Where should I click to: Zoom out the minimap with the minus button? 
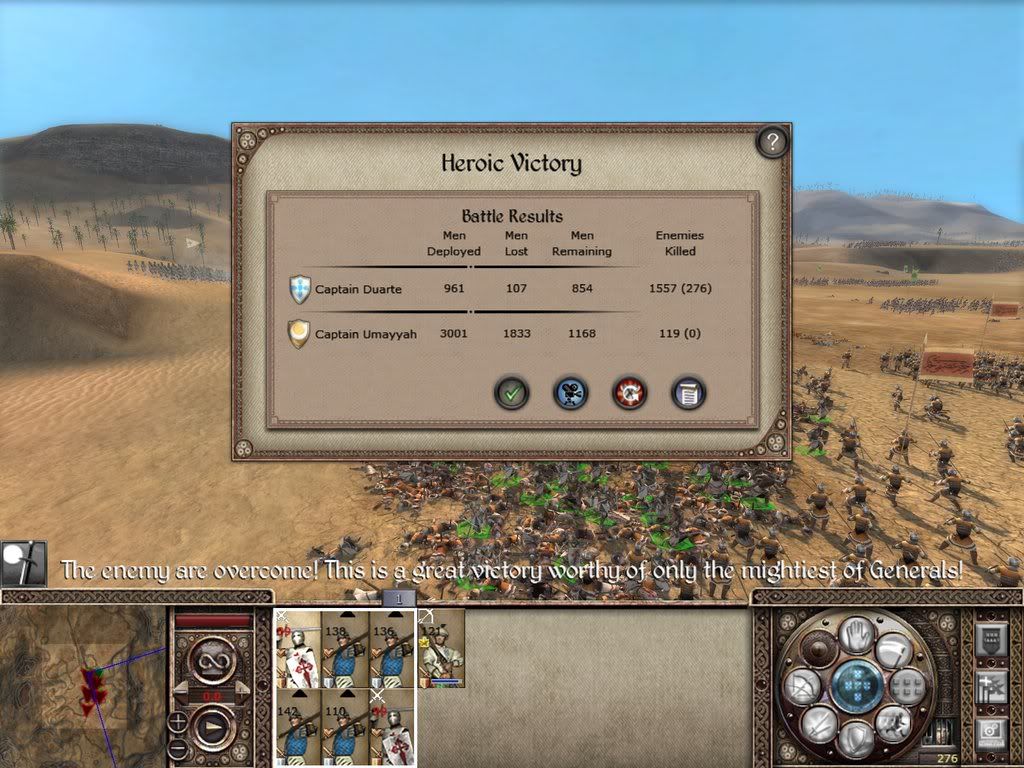click(177, 749)
